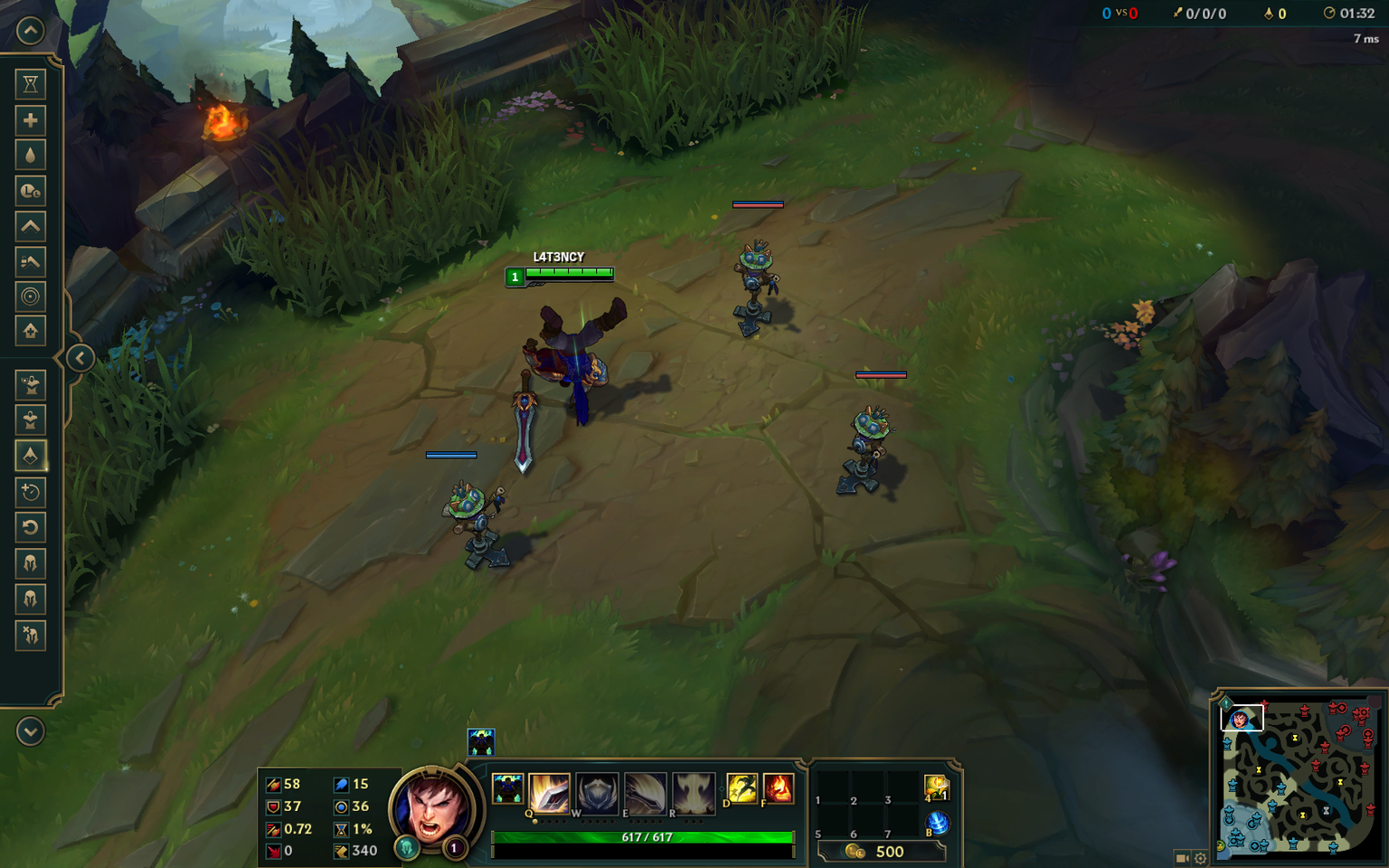Enable the highlighted teleport-to-cursor tool
This screenshot has height=868, width=1389.
(30, 456)
